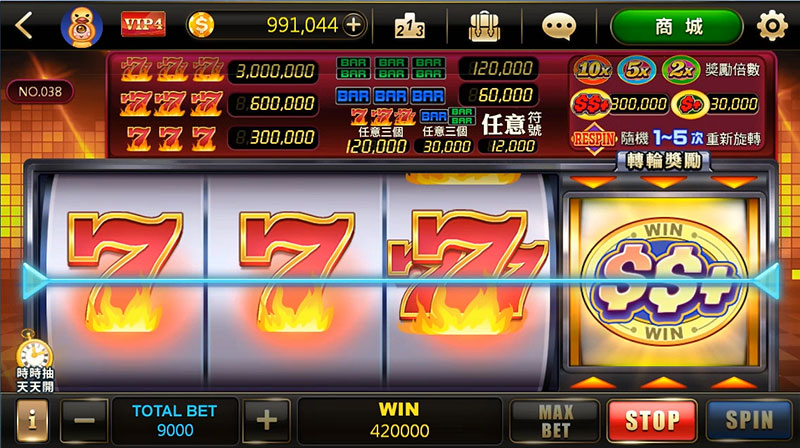Screen dimensions: 800x448
Task: Open the player avatar profile
Action: 80,26
